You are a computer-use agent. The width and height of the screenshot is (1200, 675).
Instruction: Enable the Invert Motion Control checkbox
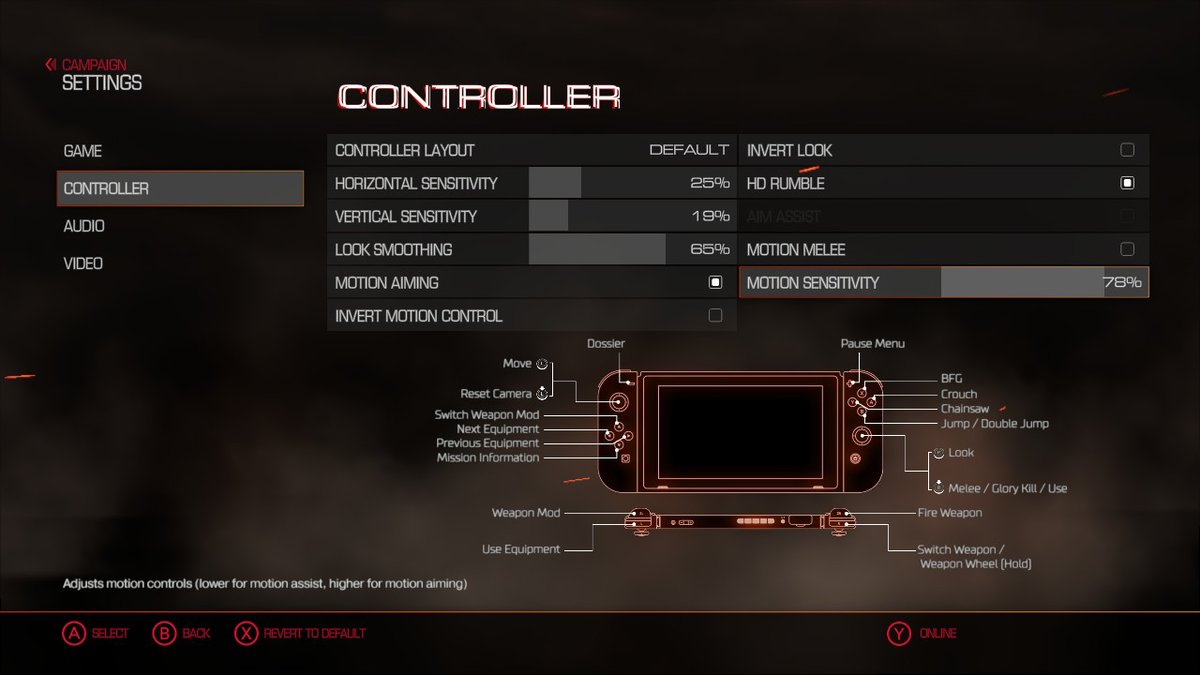715,316
